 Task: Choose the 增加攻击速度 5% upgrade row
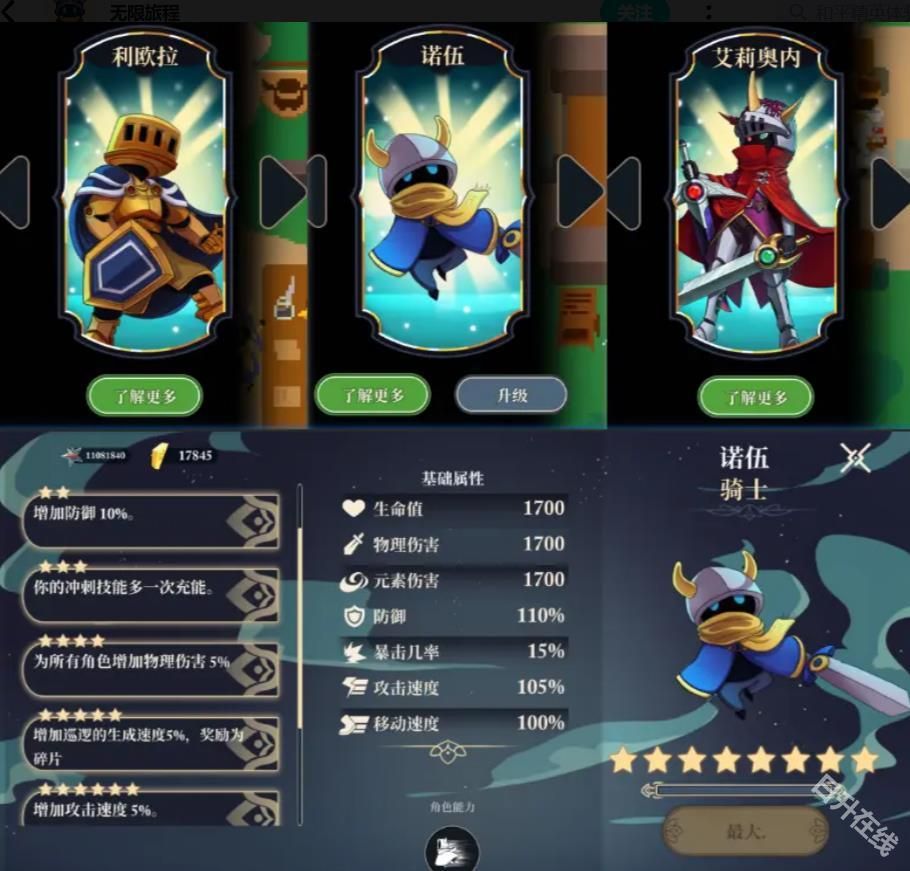[150, 808]
